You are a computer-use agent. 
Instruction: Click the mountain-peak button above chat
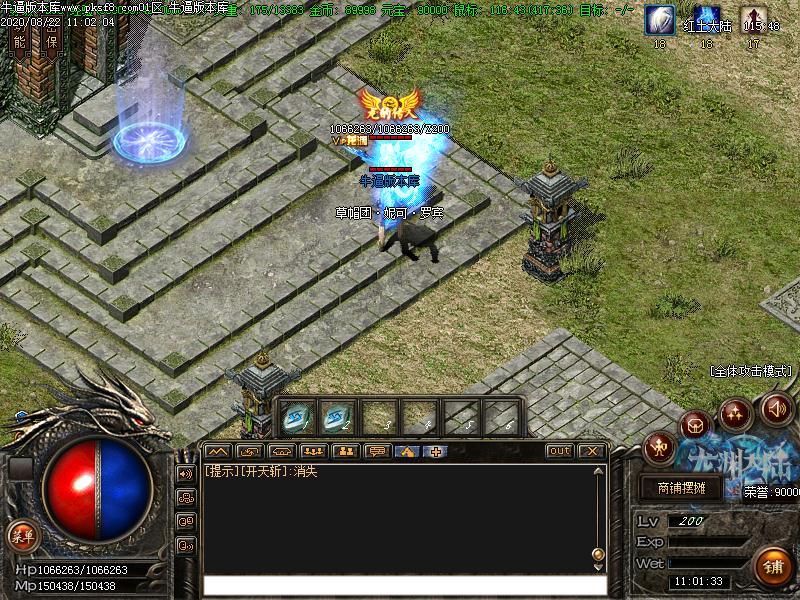pyautogui.click(x=218, y=451)
